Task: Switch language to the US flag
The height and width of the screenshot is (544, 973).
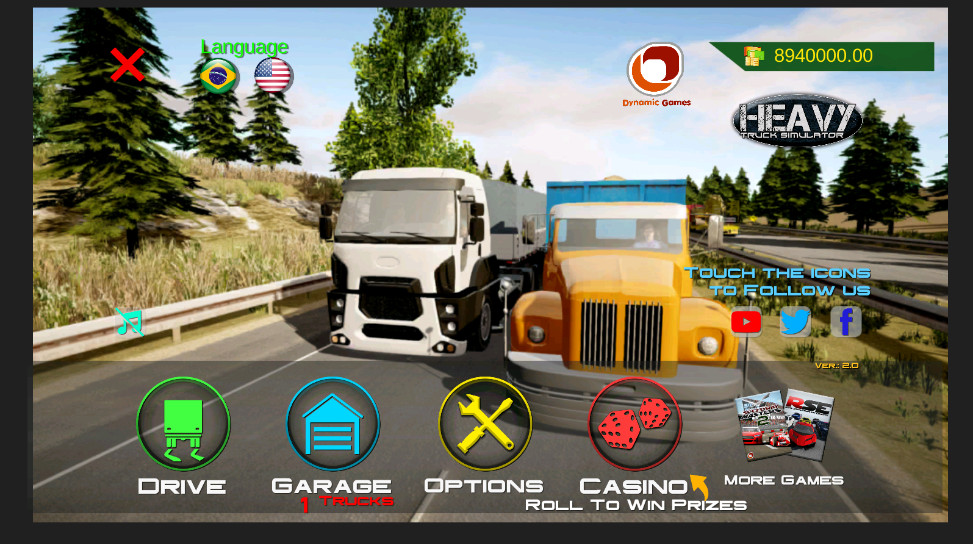Action: [x=273, y=76]
